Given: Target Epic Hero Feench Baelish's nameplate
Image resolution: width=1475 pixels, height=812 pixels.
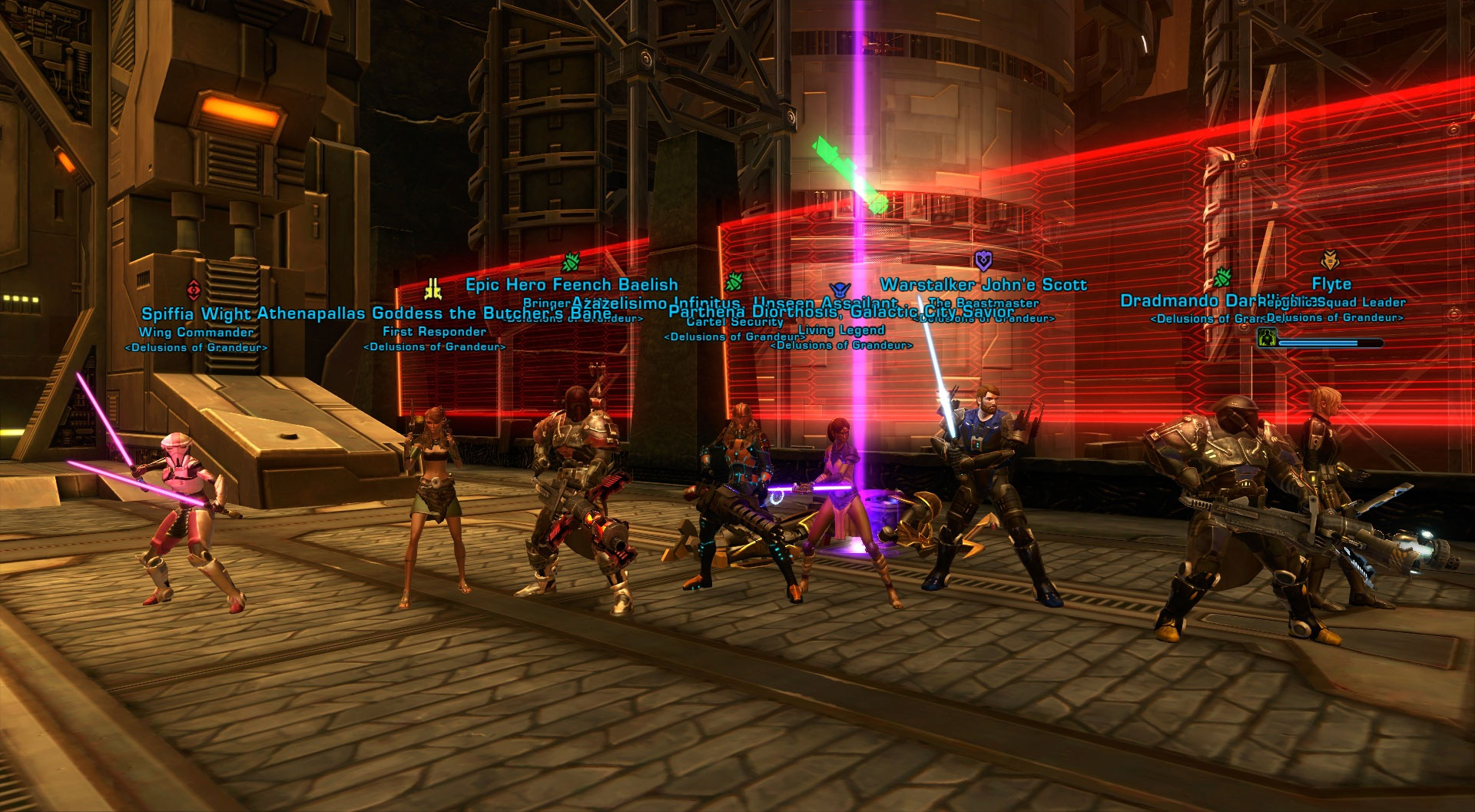Looking at the screenshot, I should (572, 285).
